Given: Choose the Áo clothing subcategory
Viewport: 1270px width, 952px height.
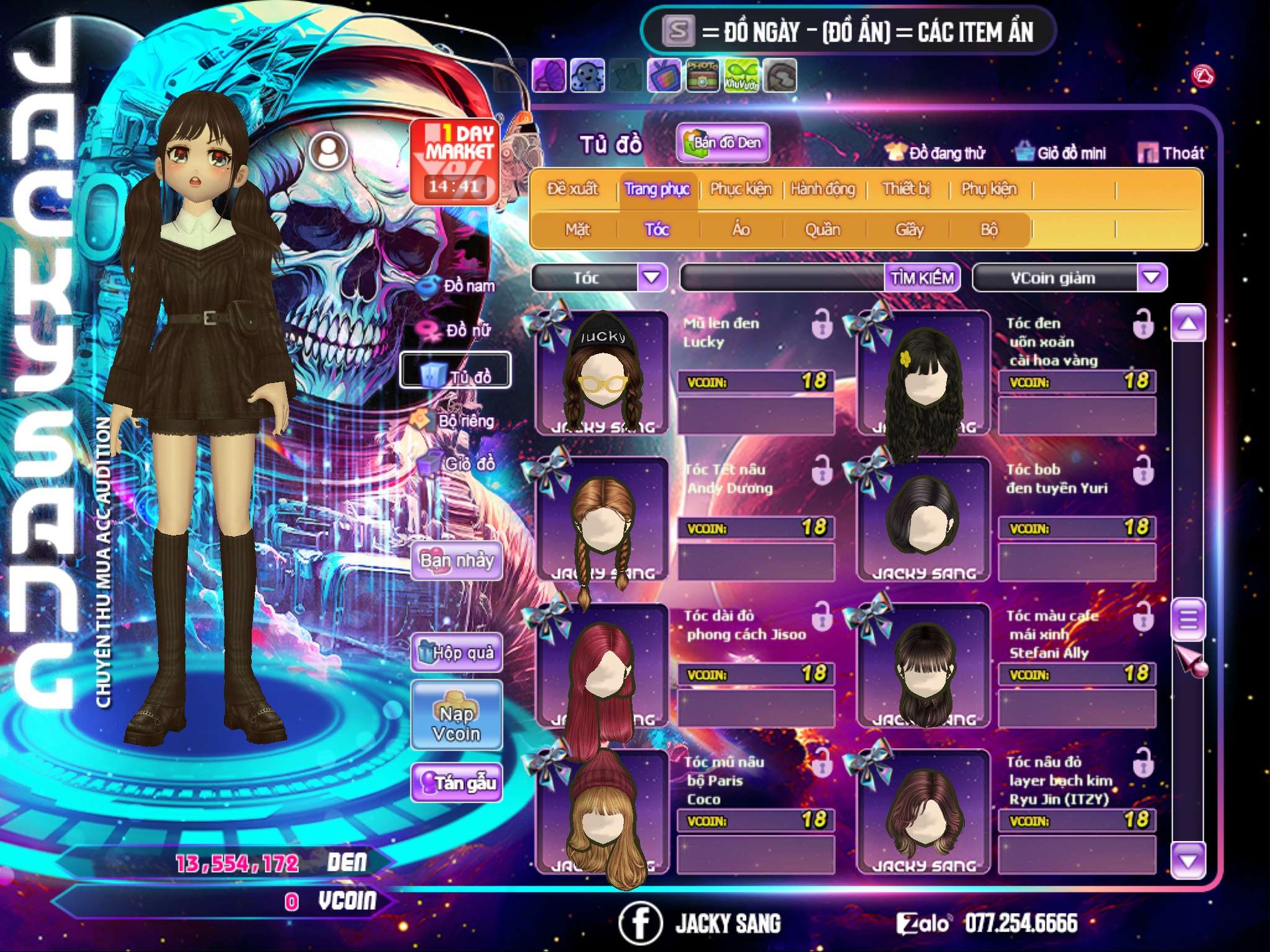Looking at the screenshot, I should click(x=741, y=229).
